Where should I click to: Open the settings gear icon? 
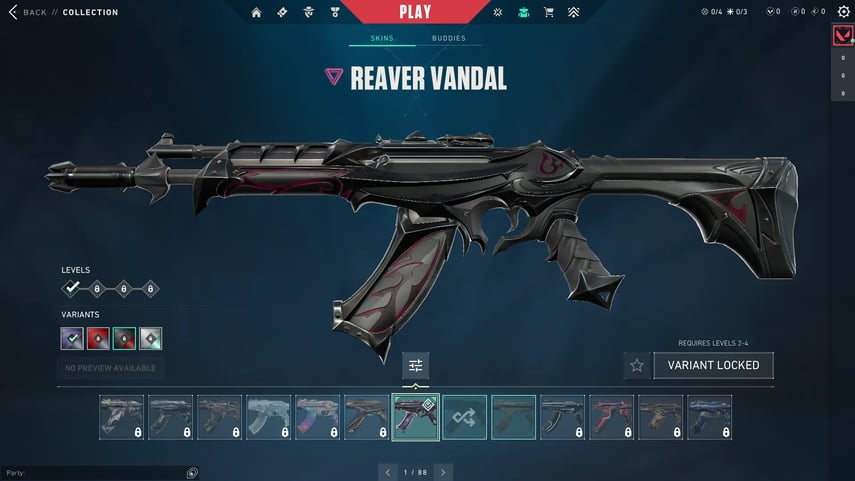point(843,12)
